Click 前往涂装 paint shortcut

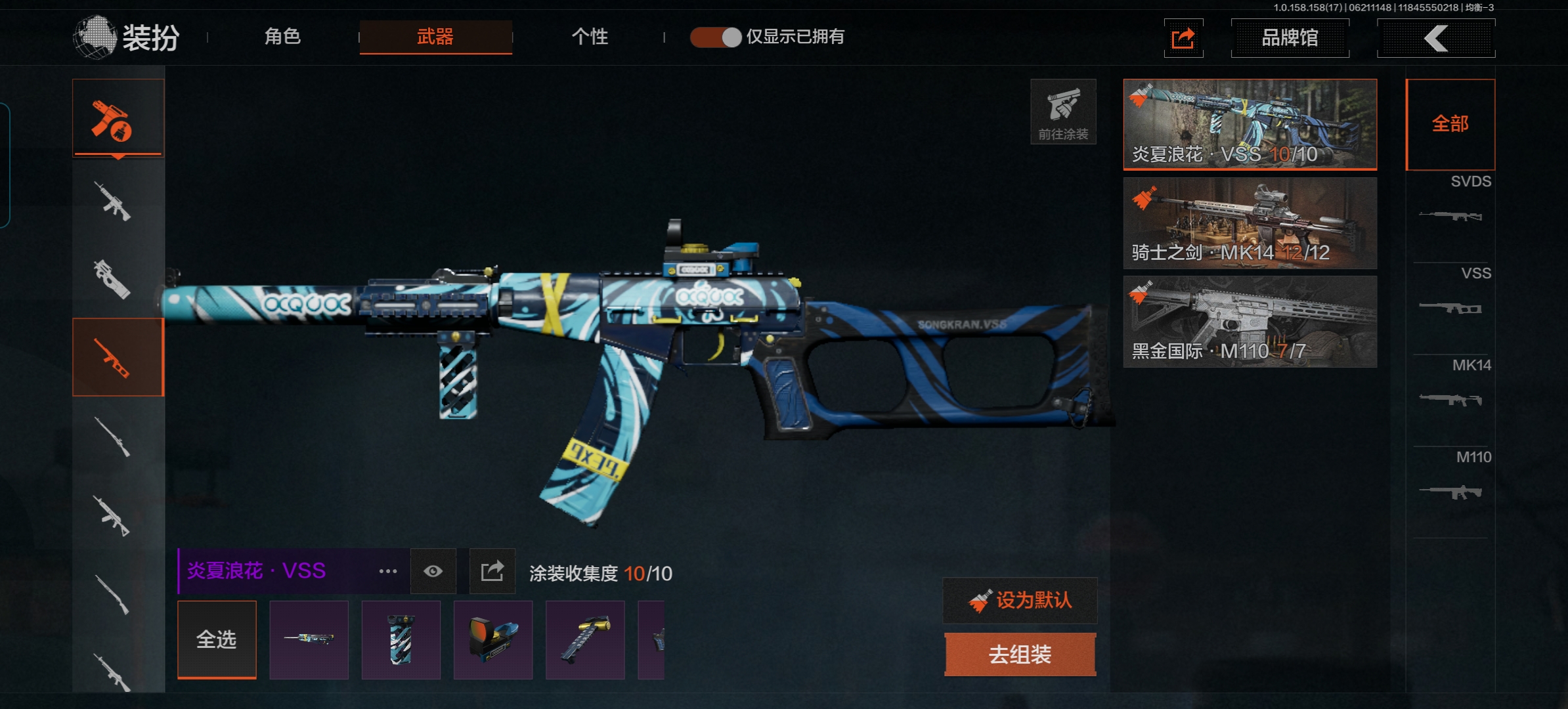1063,112
